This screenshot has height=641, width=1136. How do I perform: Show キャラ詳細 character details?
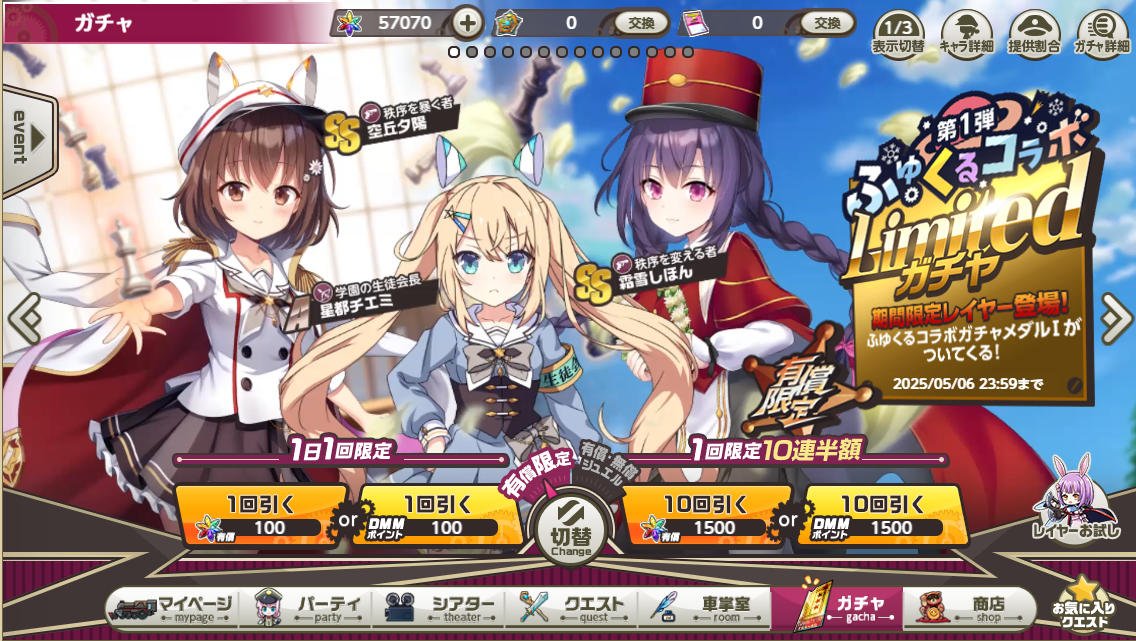click(x=965, y=32)
